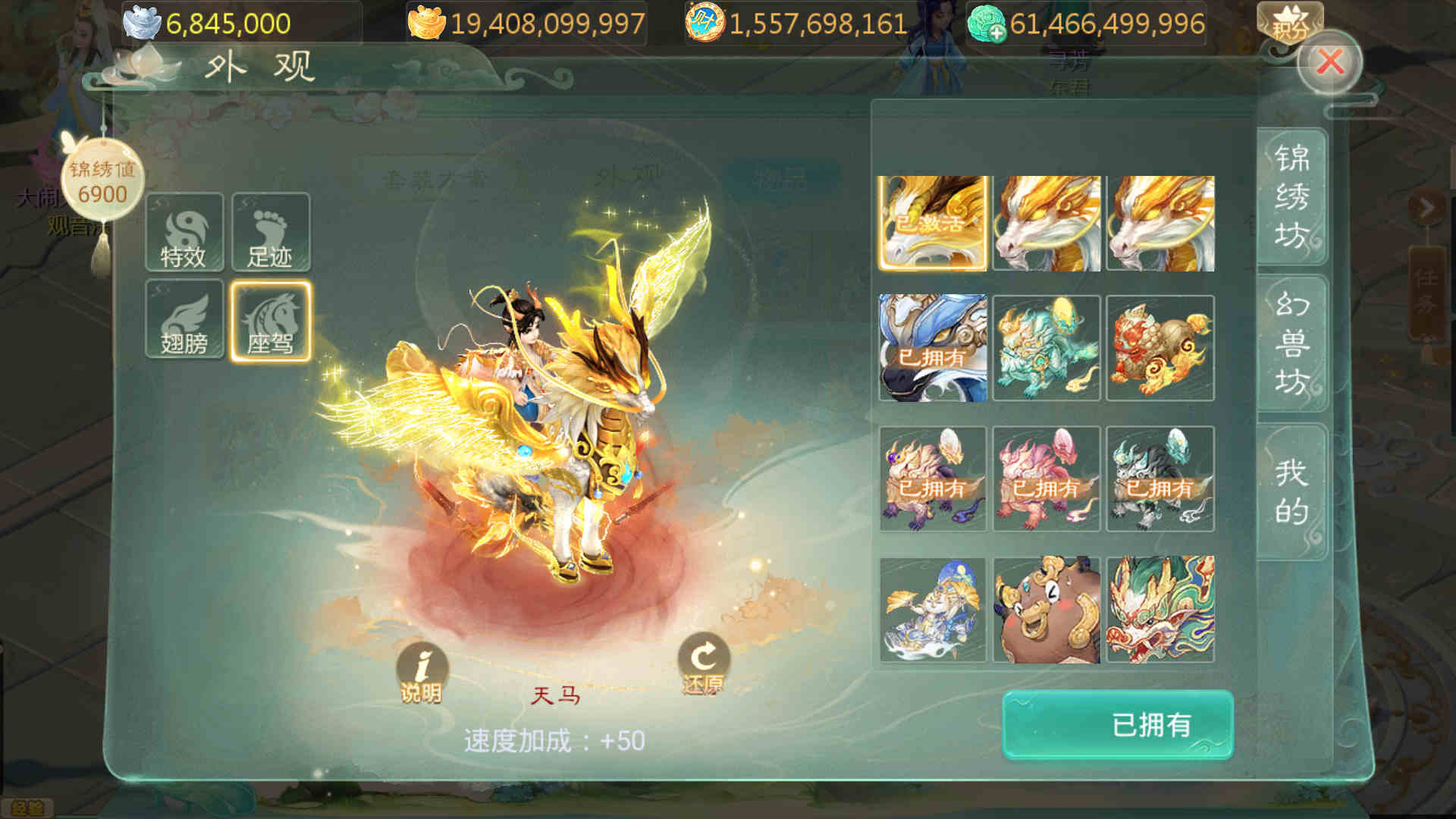The height and width of the screenshot is (819, 1456).
Task: Close the 外观 appearance window
Action: coord(1329,62)
